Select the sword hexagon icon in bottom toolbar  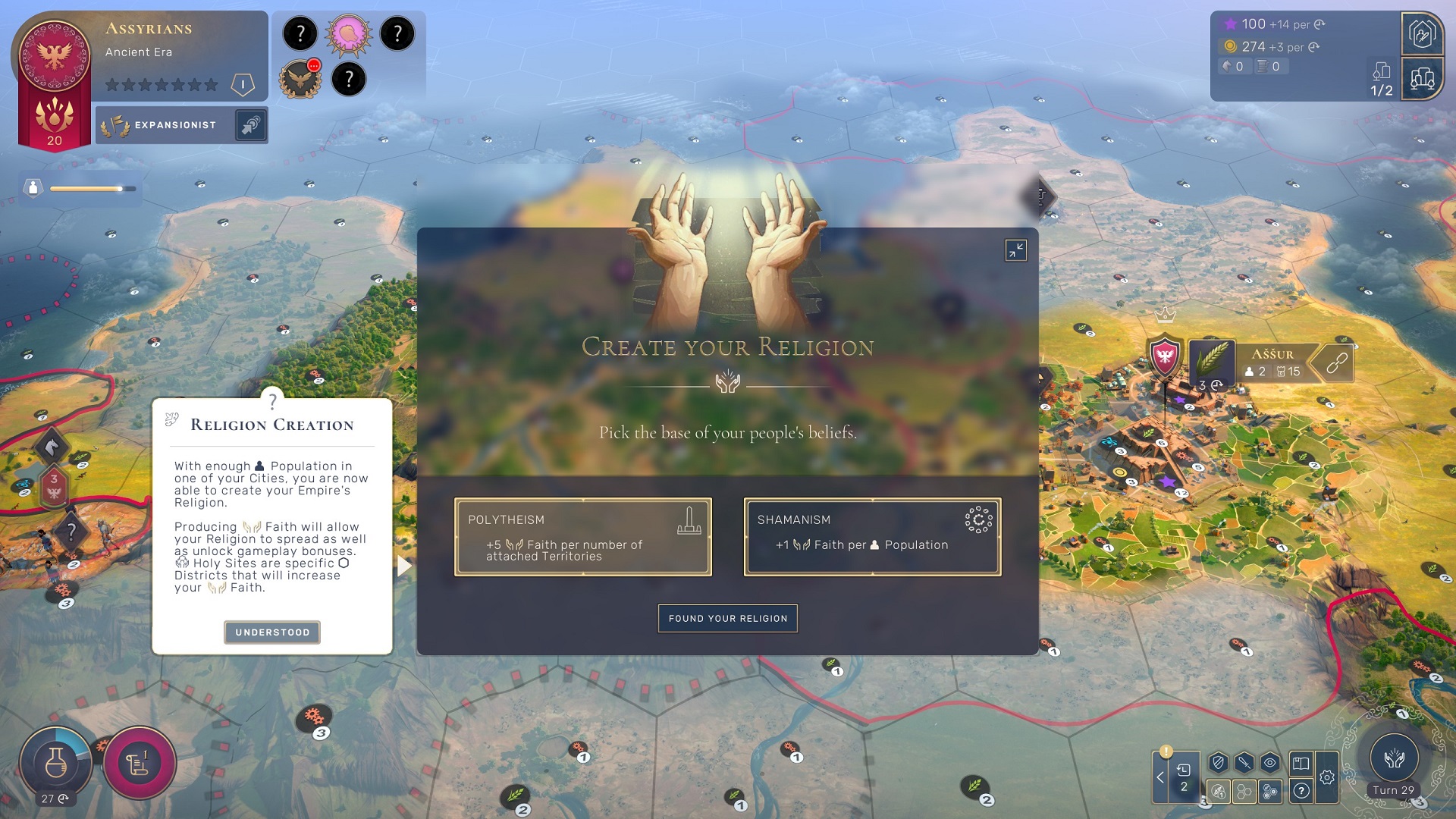coord(1244,762)
